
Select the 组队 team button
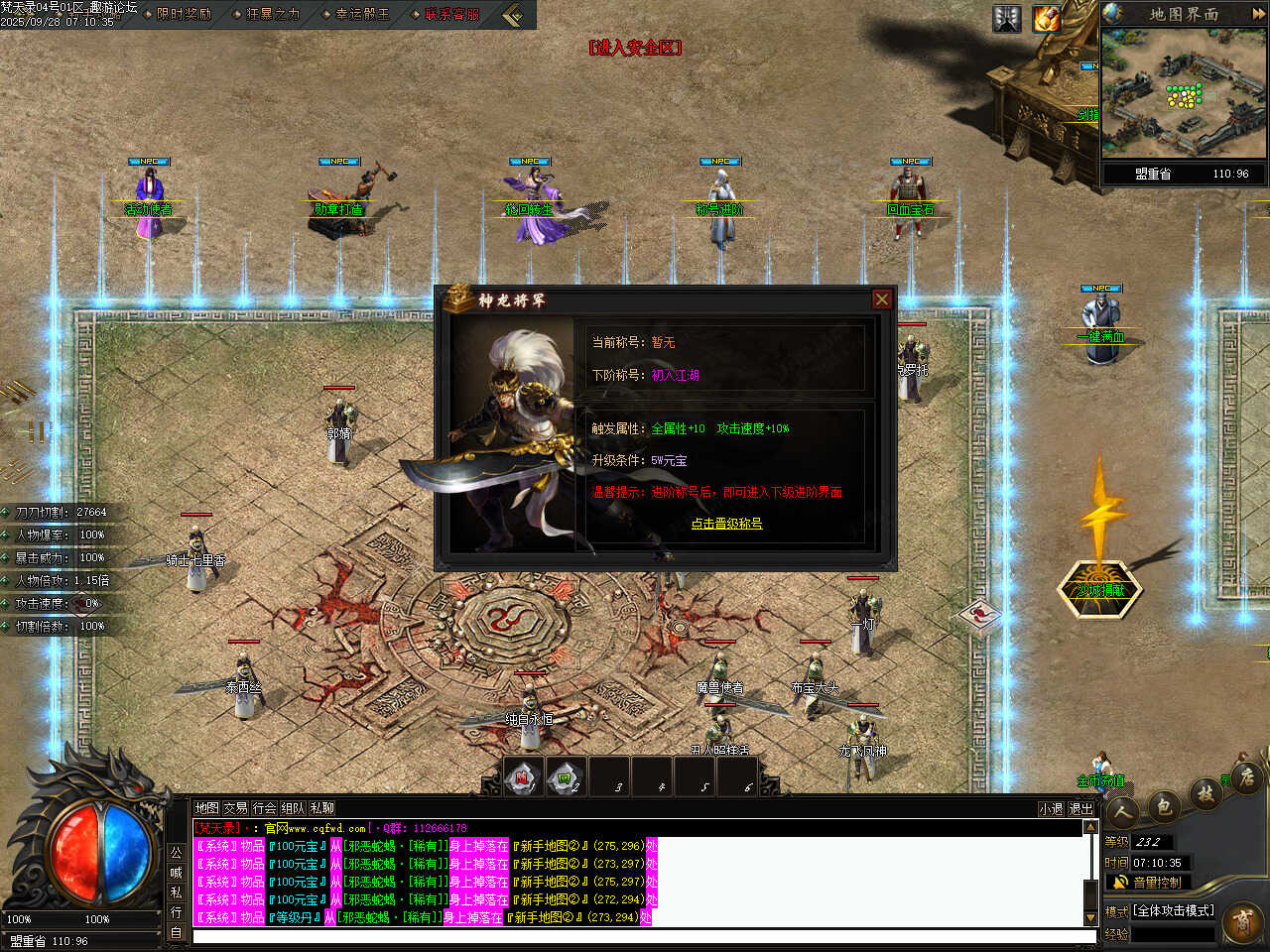point(293,808)
